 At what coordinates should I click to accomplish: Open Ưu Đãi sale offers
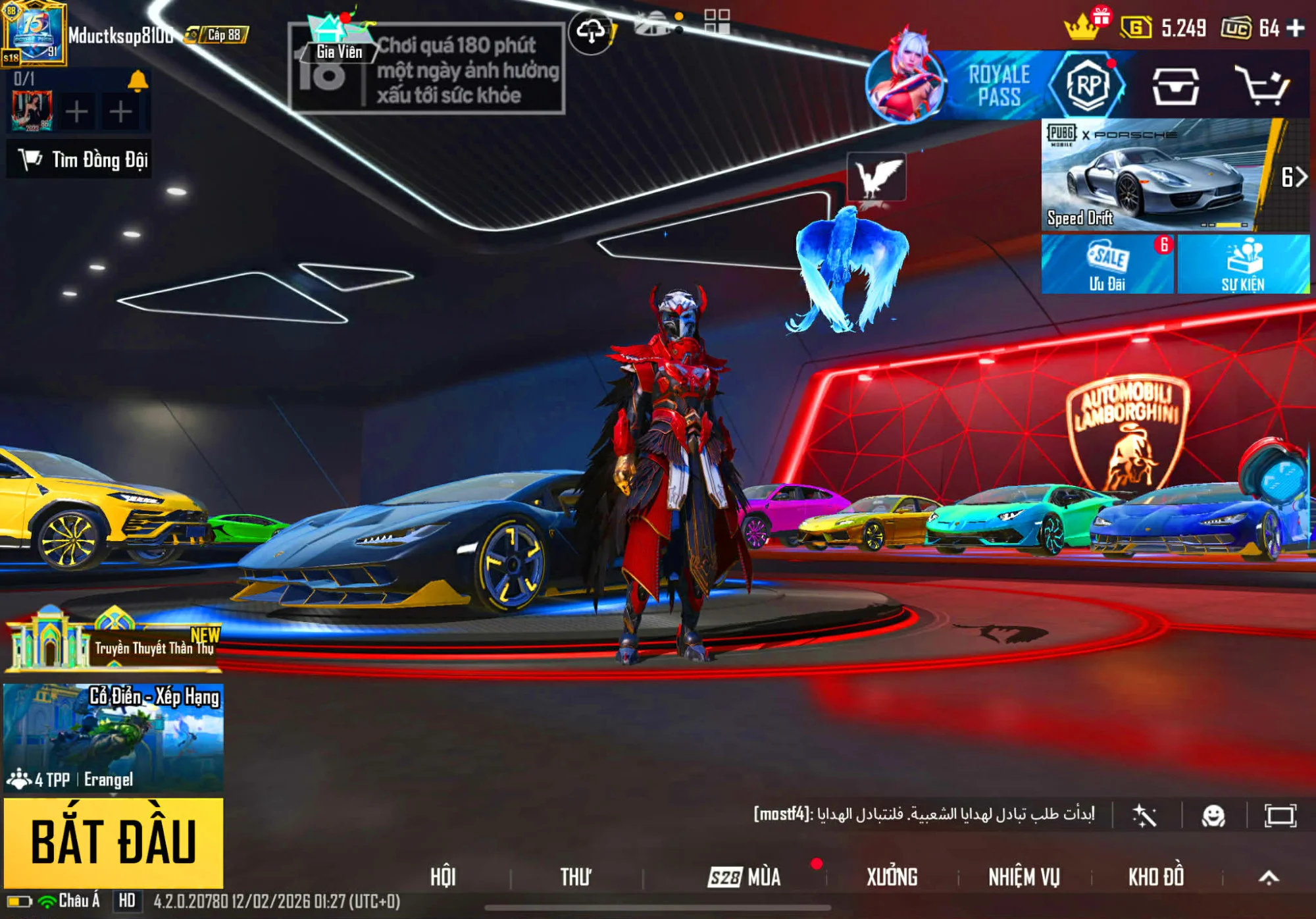[x=1107, y=265]
